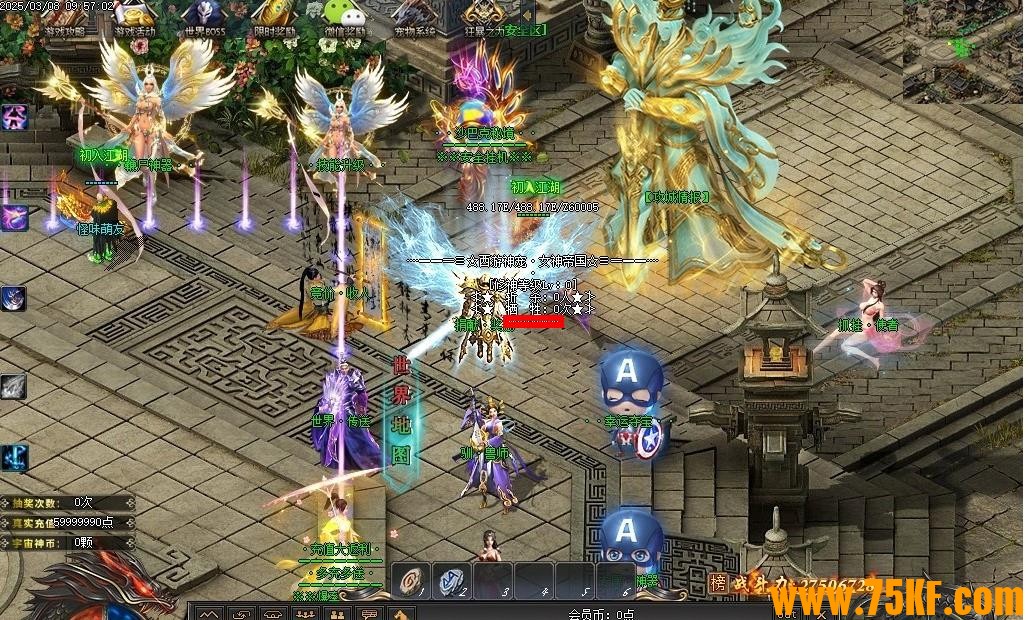Open the 游戏活动 events menu
1028x620 pixels.
pyautogui.click(x=134, y=16)
